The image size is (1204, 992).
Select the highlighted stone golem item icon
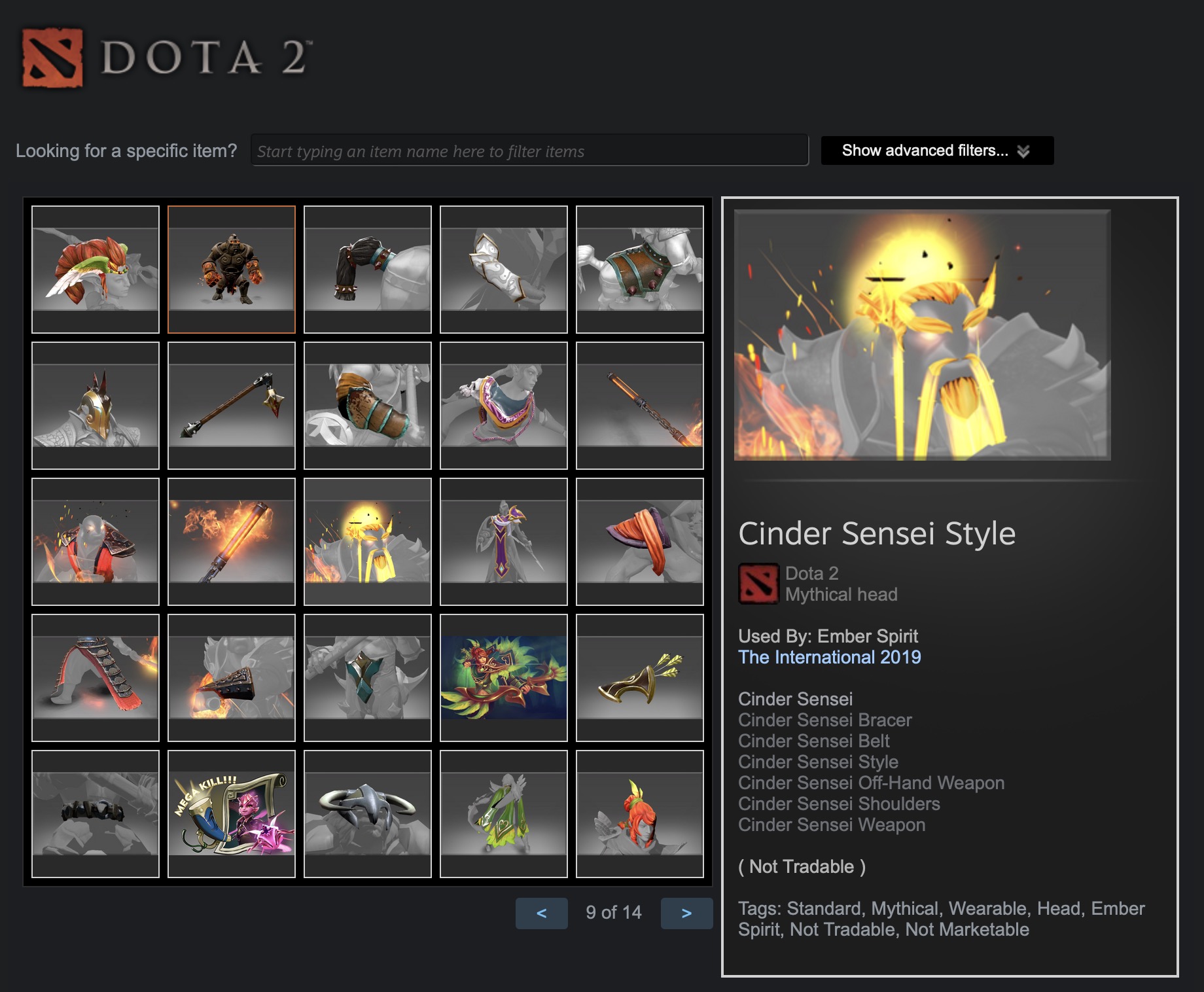pyautogui.click(x=231, y=268)
